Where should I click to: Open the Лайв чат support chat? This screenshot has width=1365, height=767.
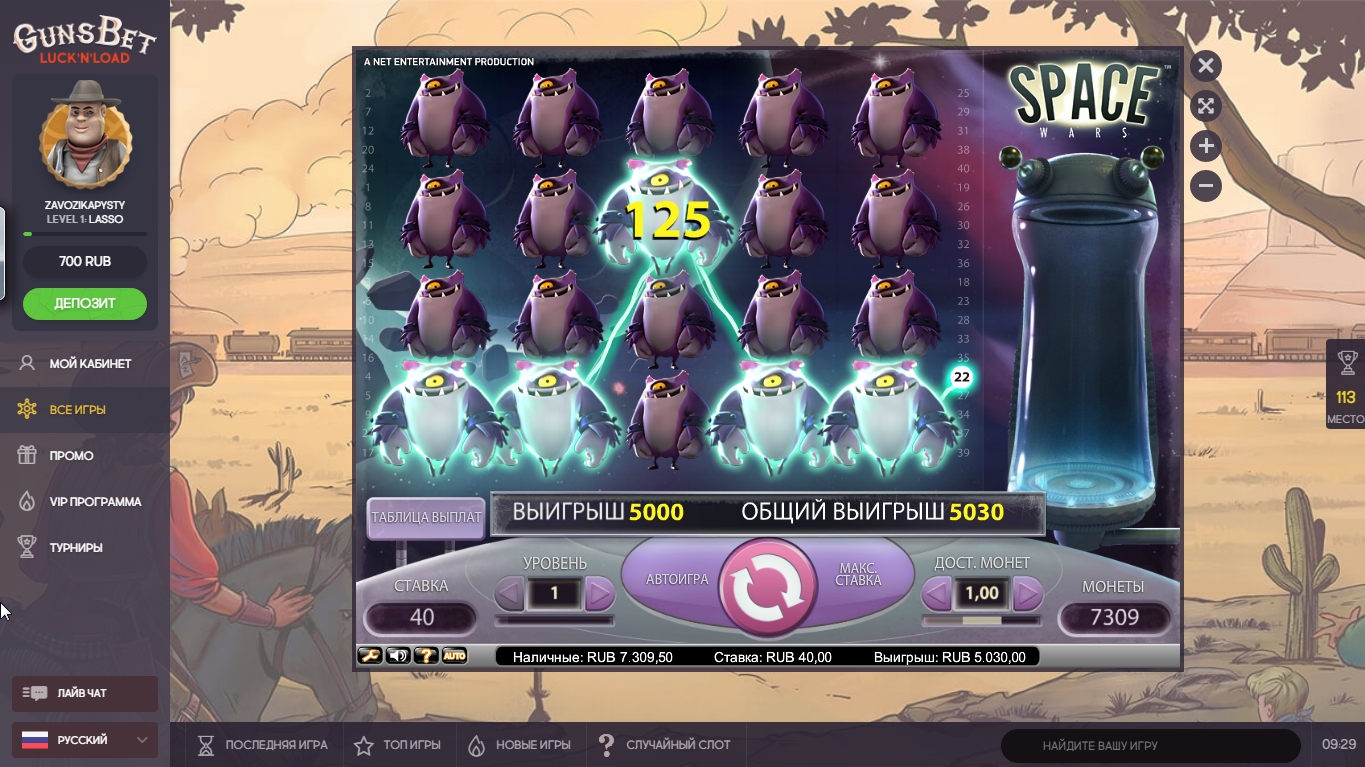click(x=84, y=693)
